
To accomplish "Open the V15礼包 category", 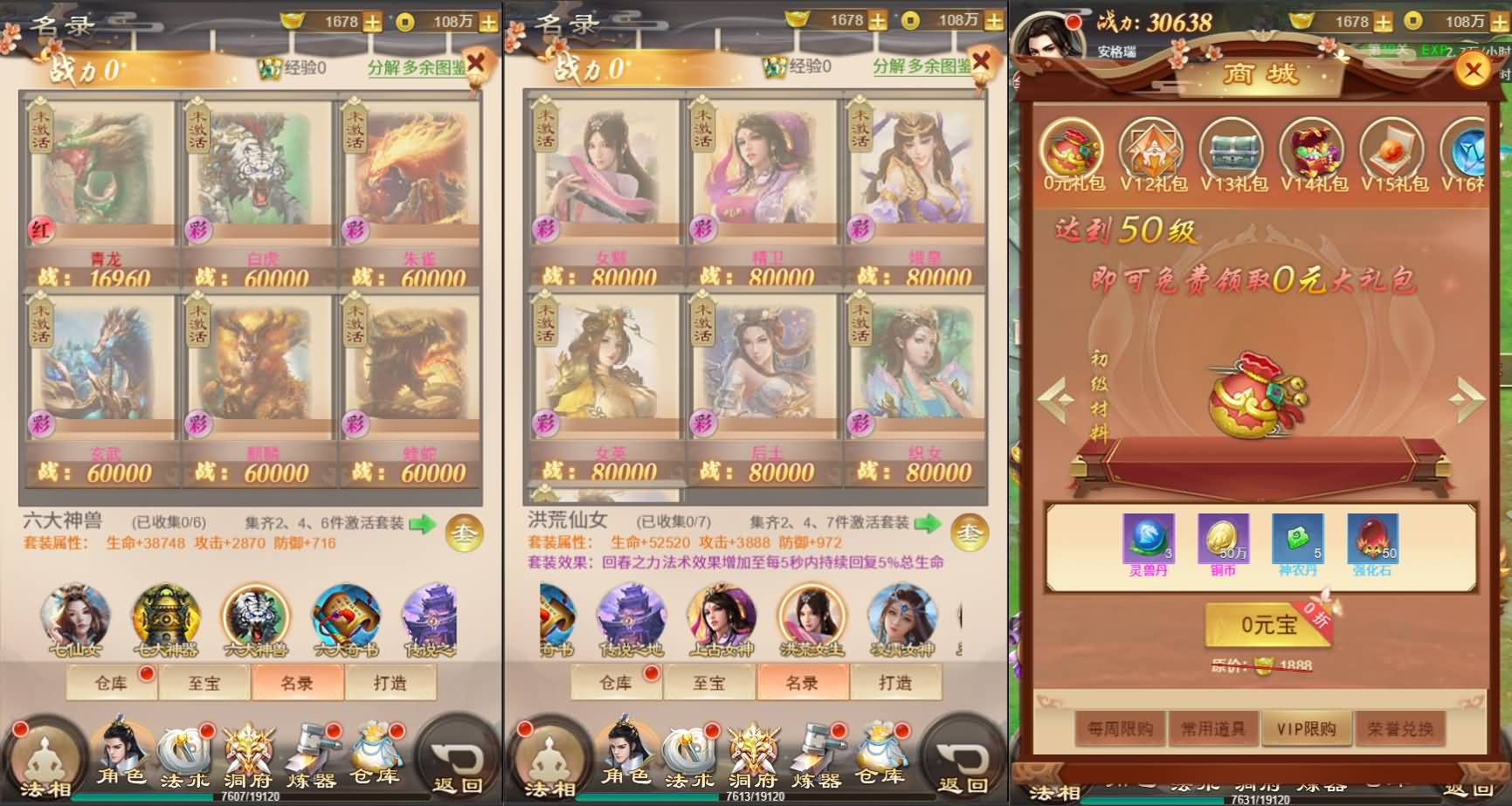I will [1394, 155].
